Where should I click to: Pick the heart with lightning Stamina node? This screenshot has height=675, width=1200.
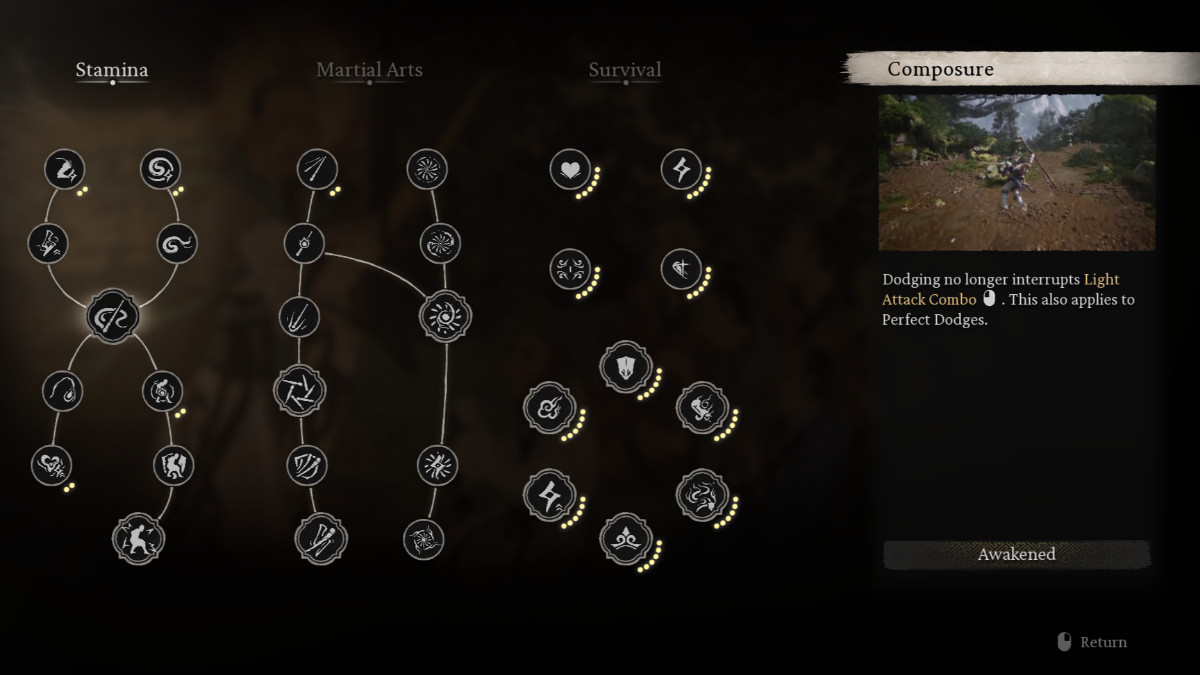point(52,465)
